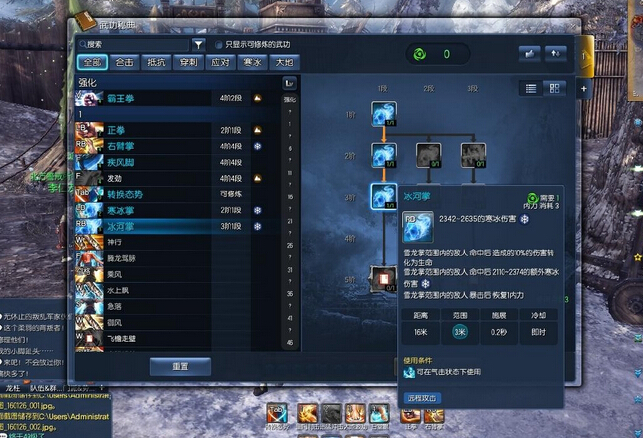The width and height of the screenshot is (643, 438).
Task: Switch to the 合击 skill category
Action: [125, 62]
